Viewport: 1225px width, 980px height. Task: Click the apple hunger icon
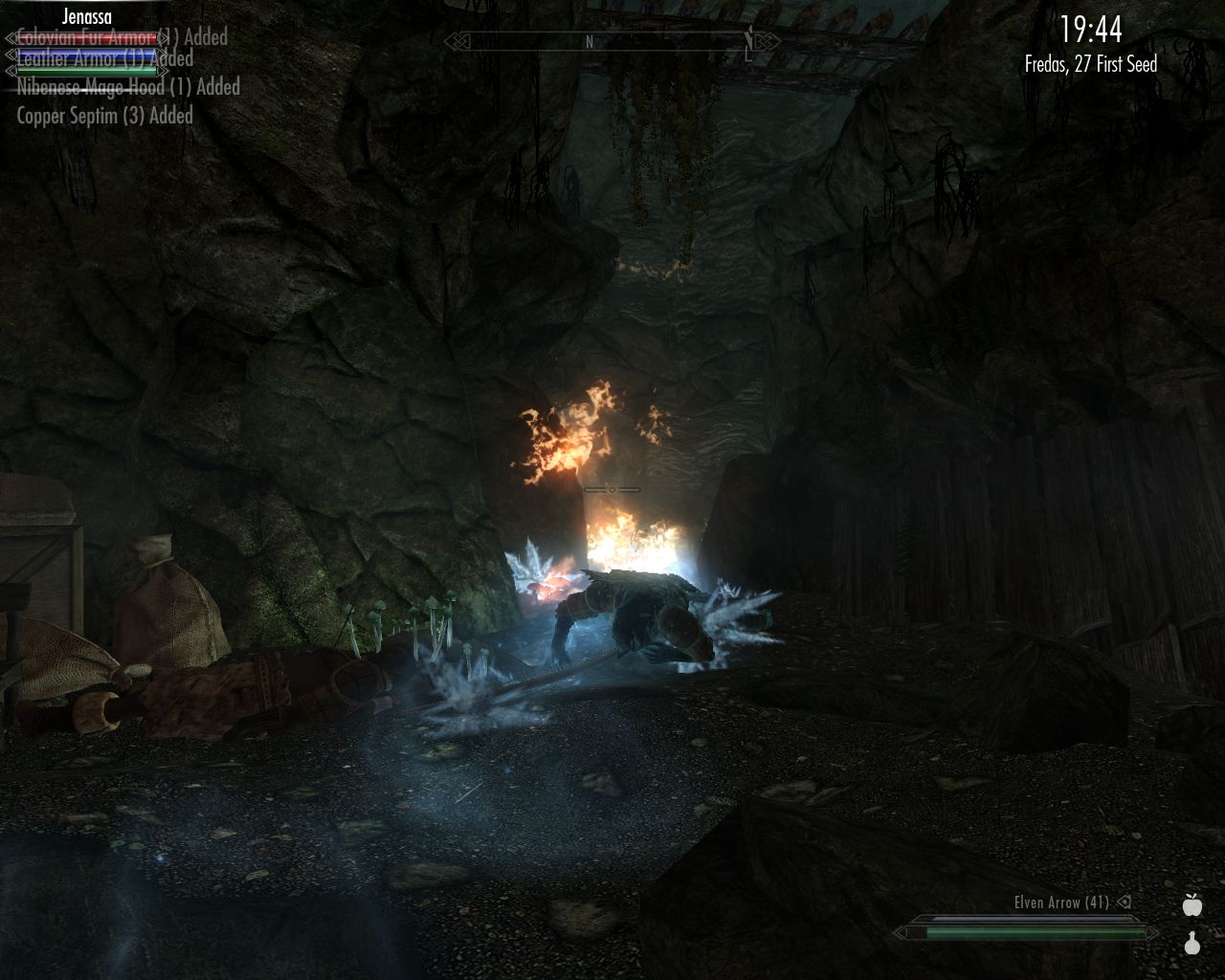pos(1192,904)
